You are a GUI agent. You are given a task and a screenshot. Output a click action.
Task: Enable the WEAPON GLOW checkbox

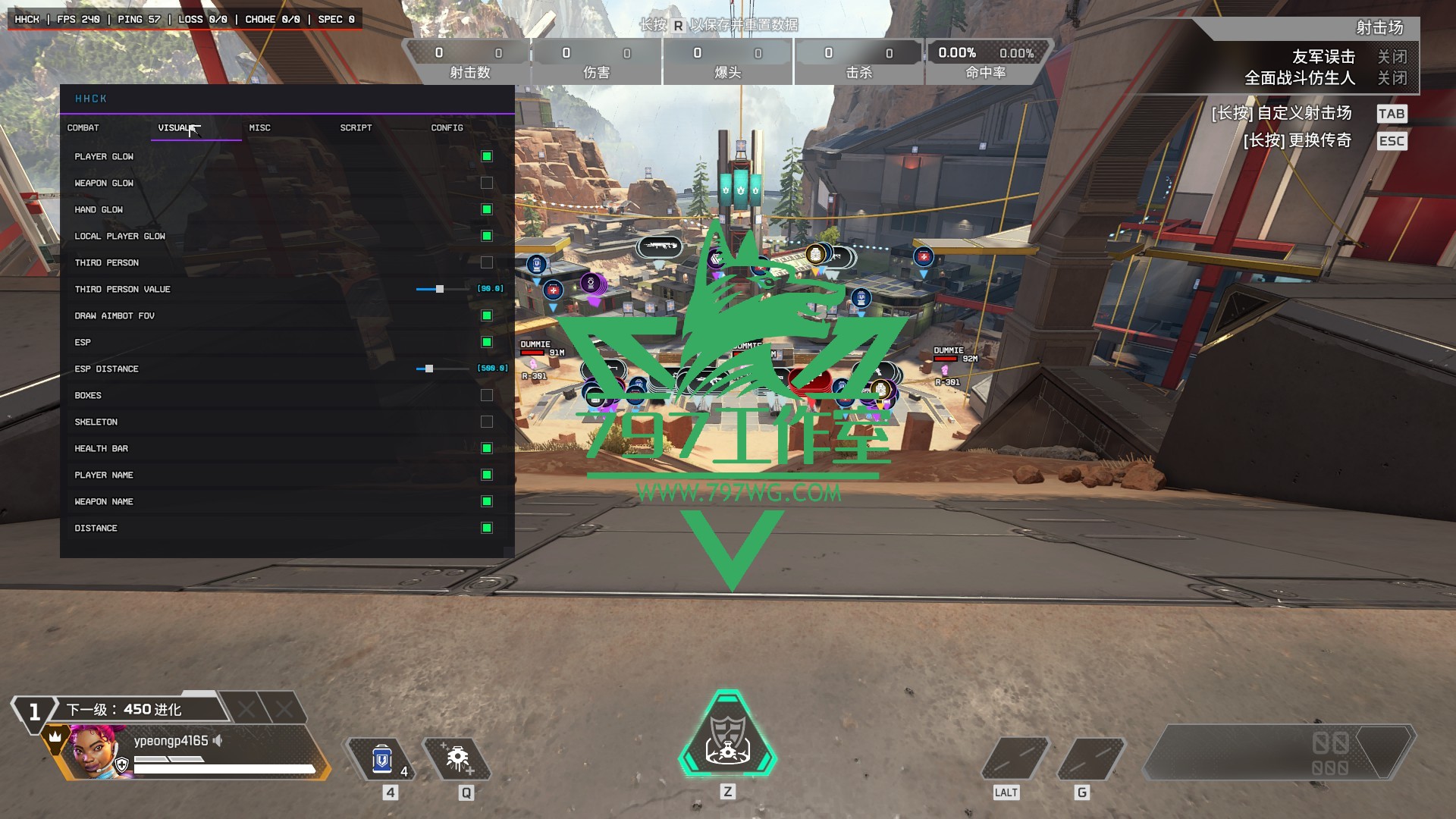coord(485,182)
